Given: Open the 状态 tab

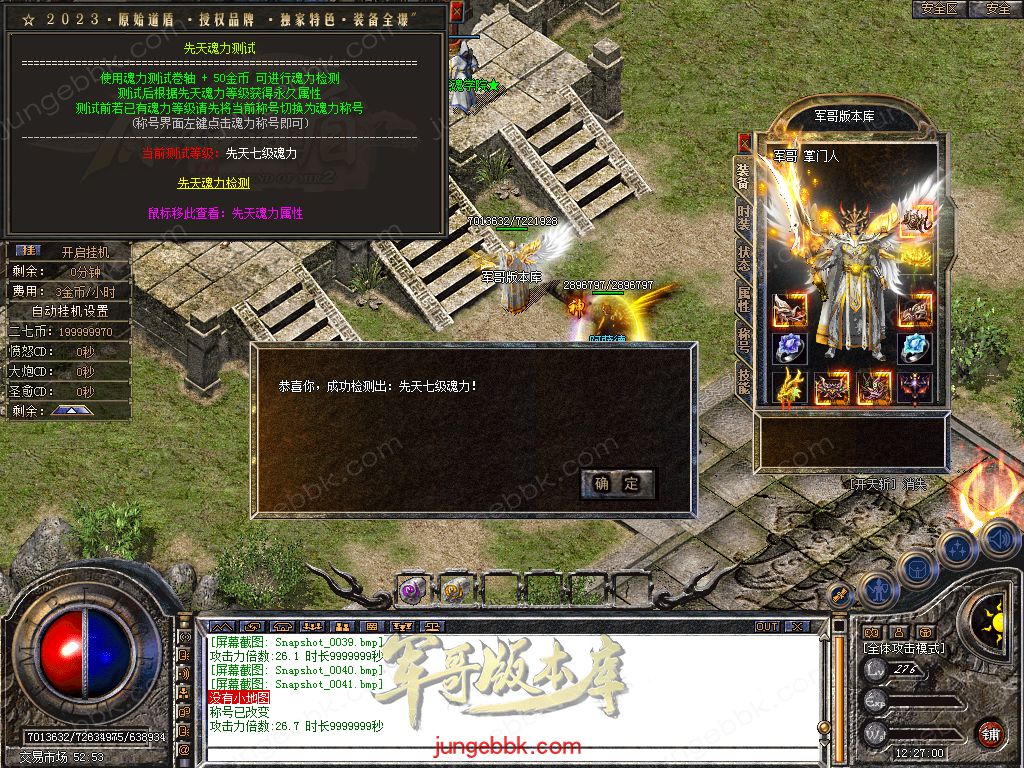Looking at the screenshot, I should point(743,258).
